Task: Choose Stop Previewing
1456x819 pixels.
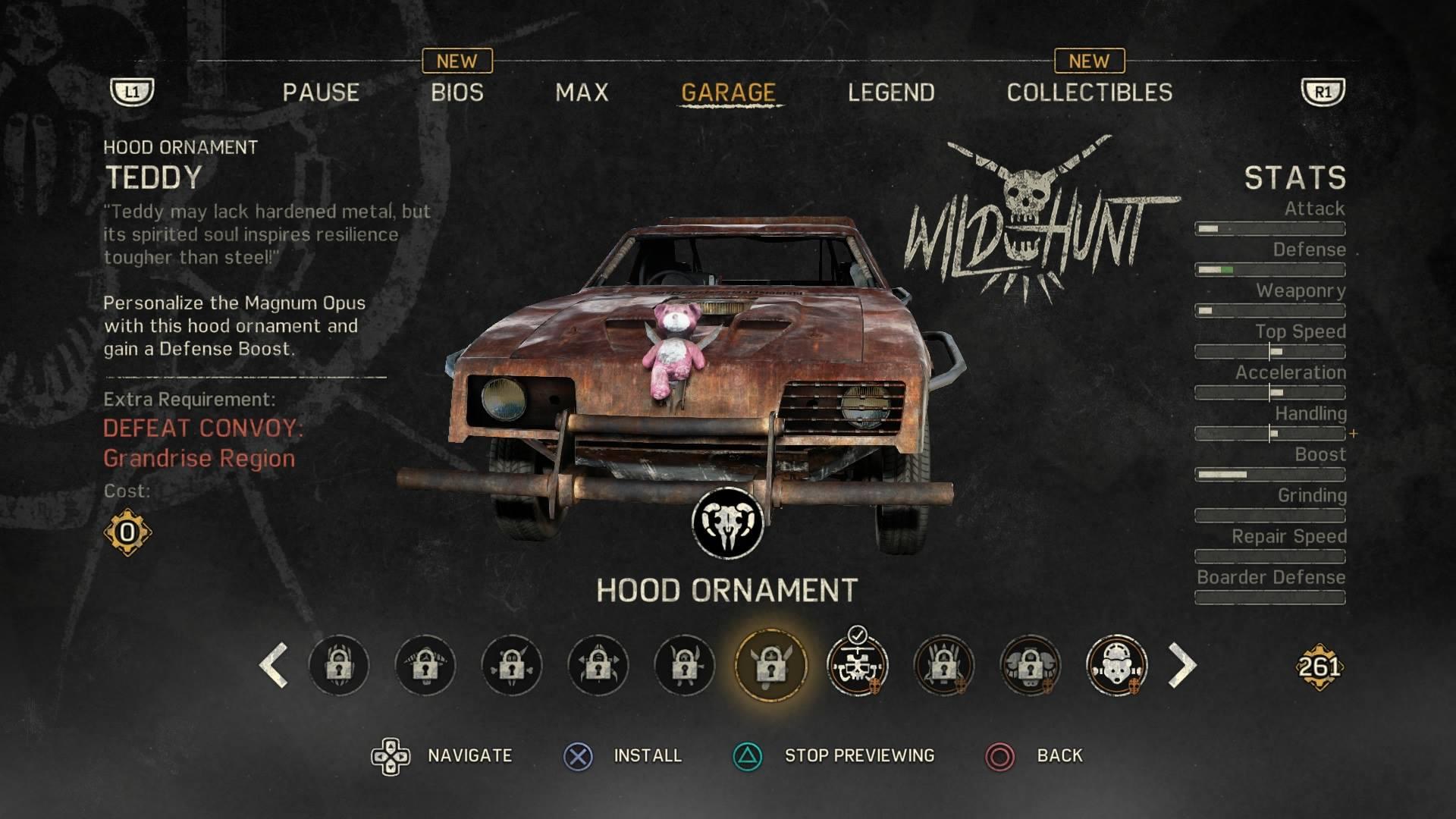Action: (x=858, y=755)
